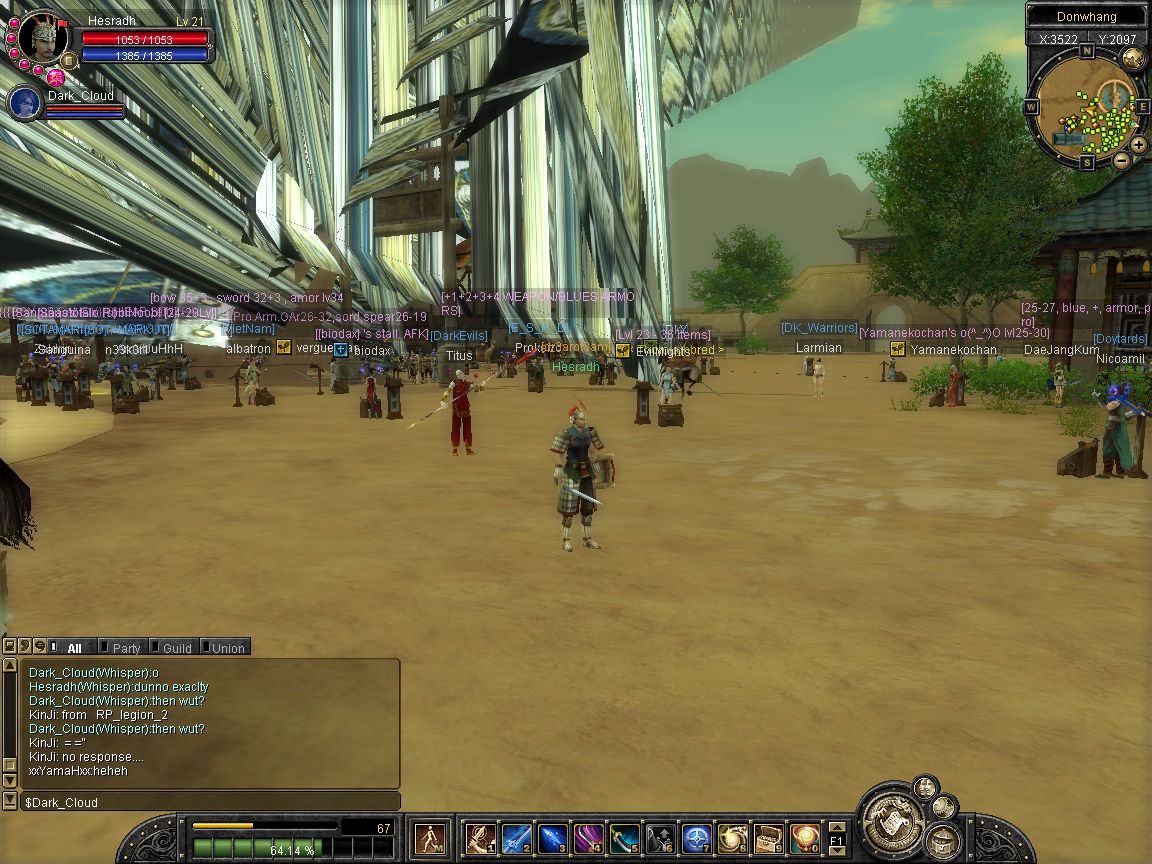
Task: Activate the purple slash skill in slot 4
Action: (x=588, y=838)
